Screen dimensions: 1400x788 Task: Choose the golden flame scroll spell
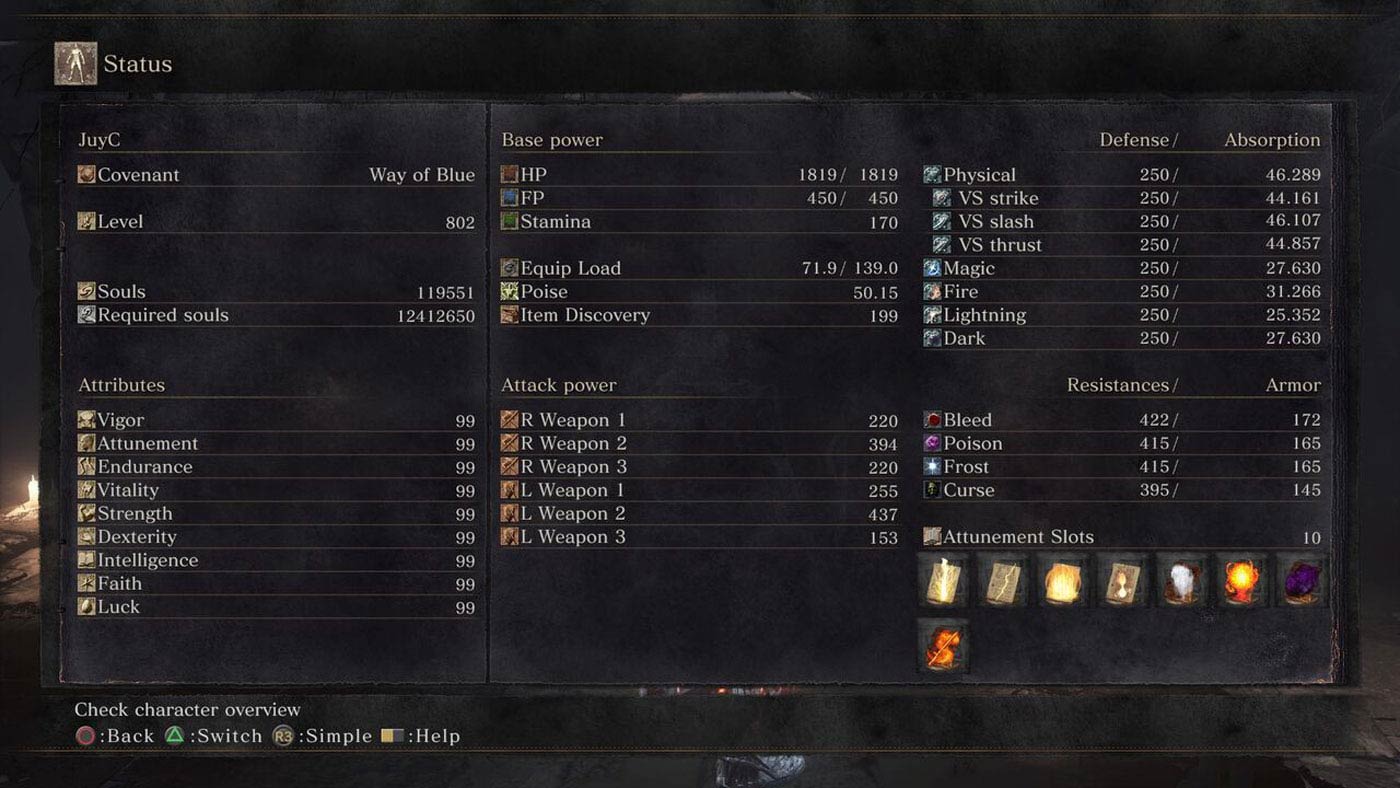point(1063,581)
